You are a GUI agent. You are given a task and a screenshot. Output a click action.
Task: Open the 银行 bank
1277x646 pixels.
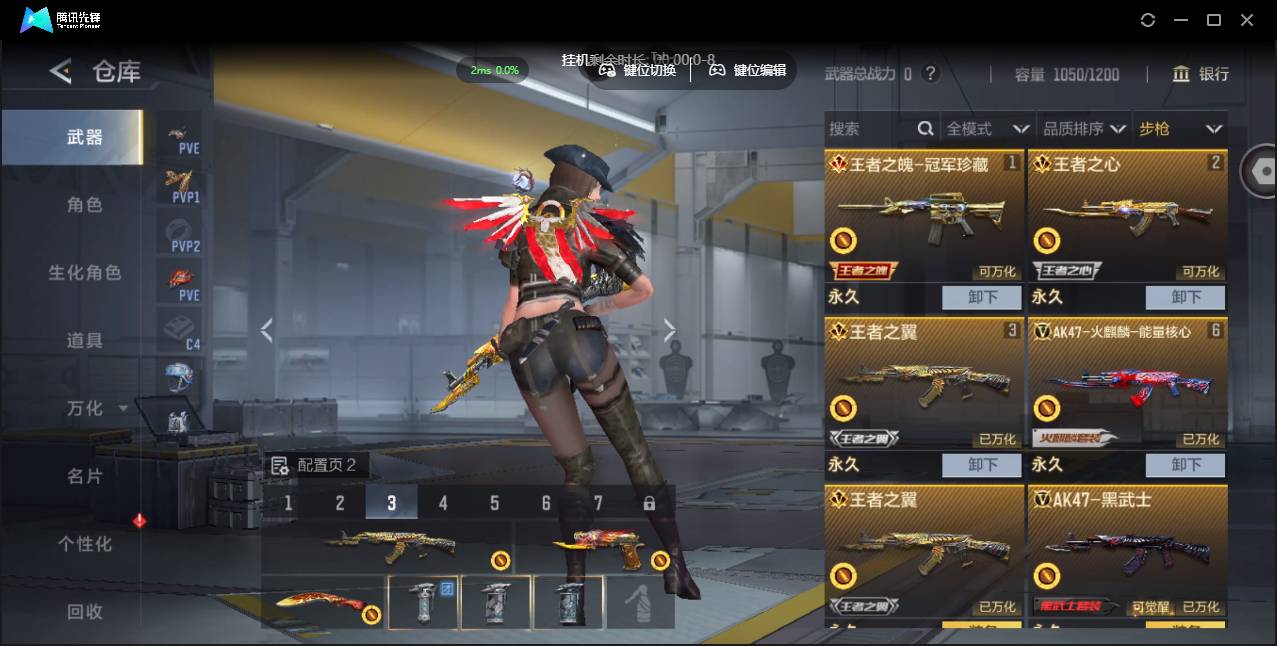point(1201,74)
